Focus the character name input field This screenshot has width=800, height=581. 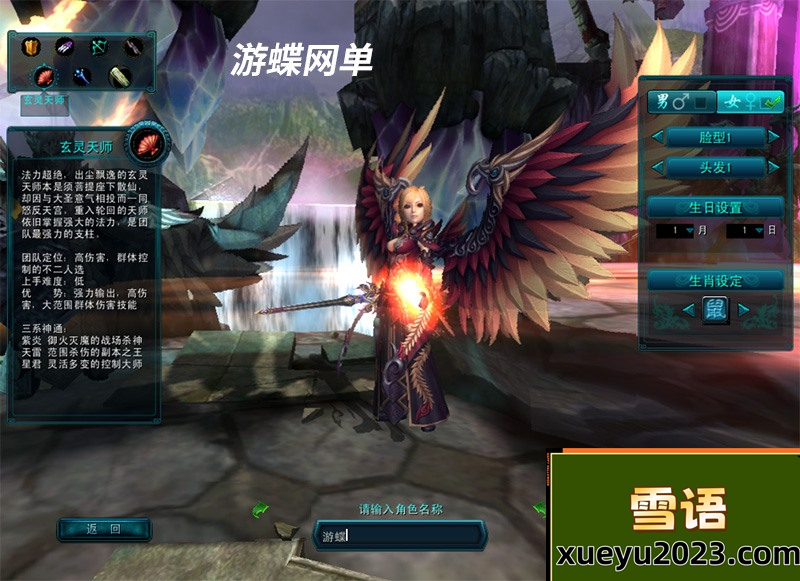pyautogui.click(x=400, y=535)
